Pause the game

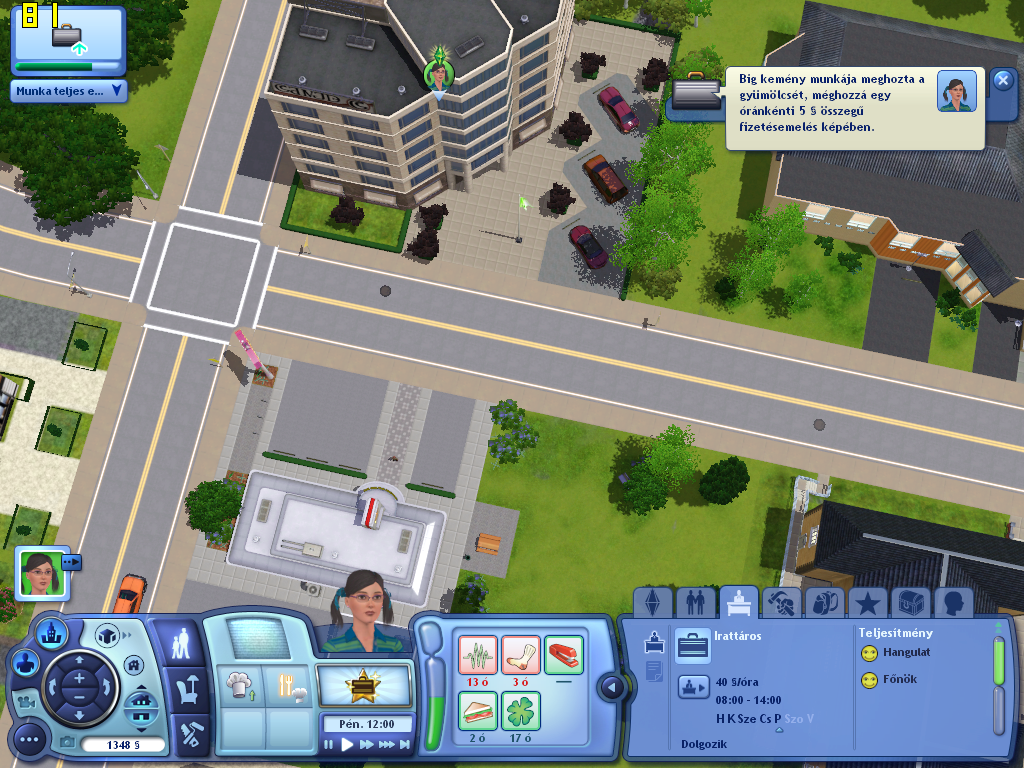pos(329,745)
